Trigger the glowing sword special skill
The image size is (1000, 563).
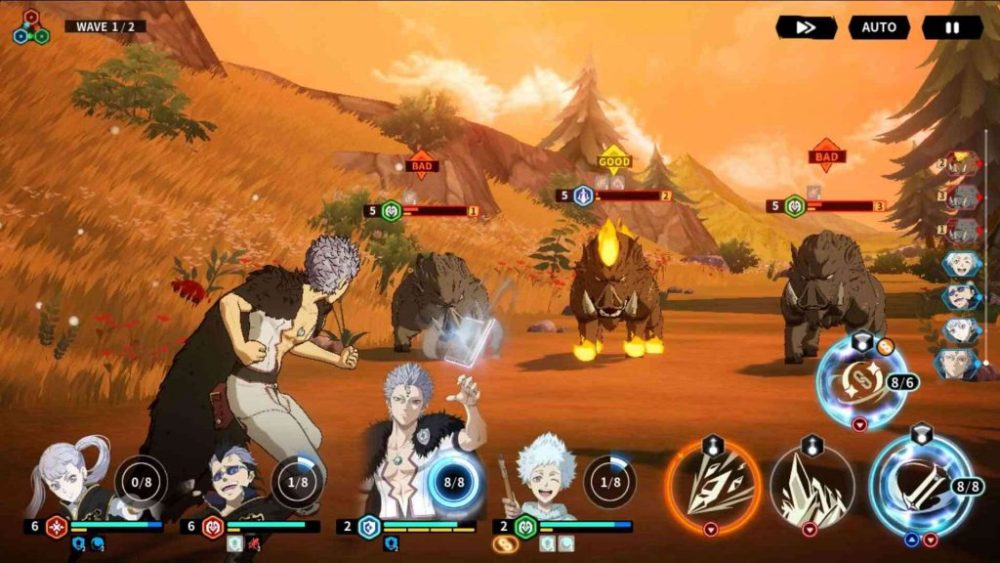(x=920, y=485)
